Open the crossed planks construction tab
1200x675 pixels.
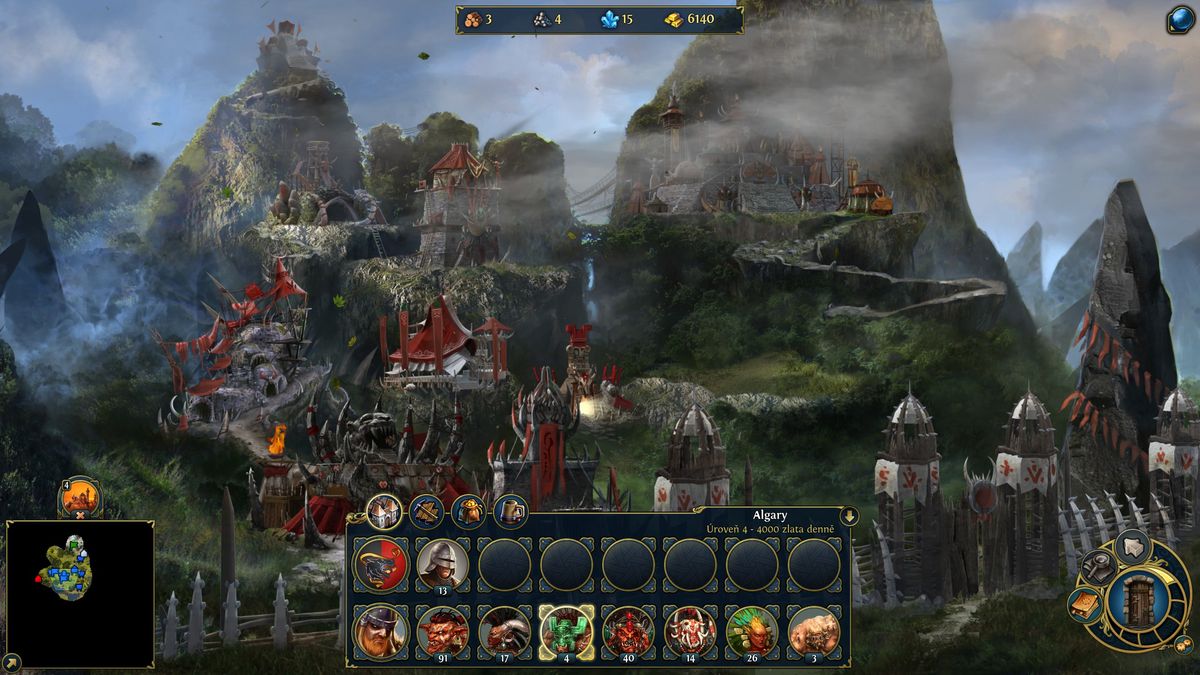click(x=425, y=512)
